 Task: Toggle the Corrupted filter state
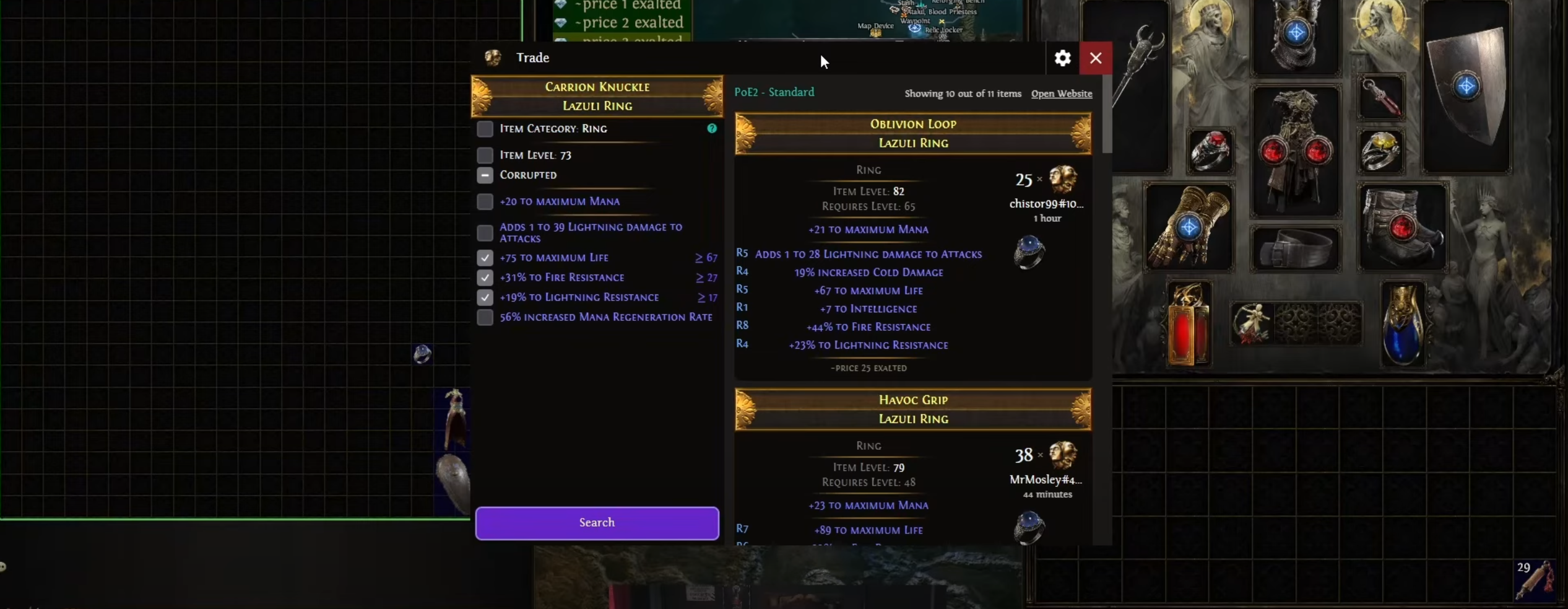(x=485, y=175)
